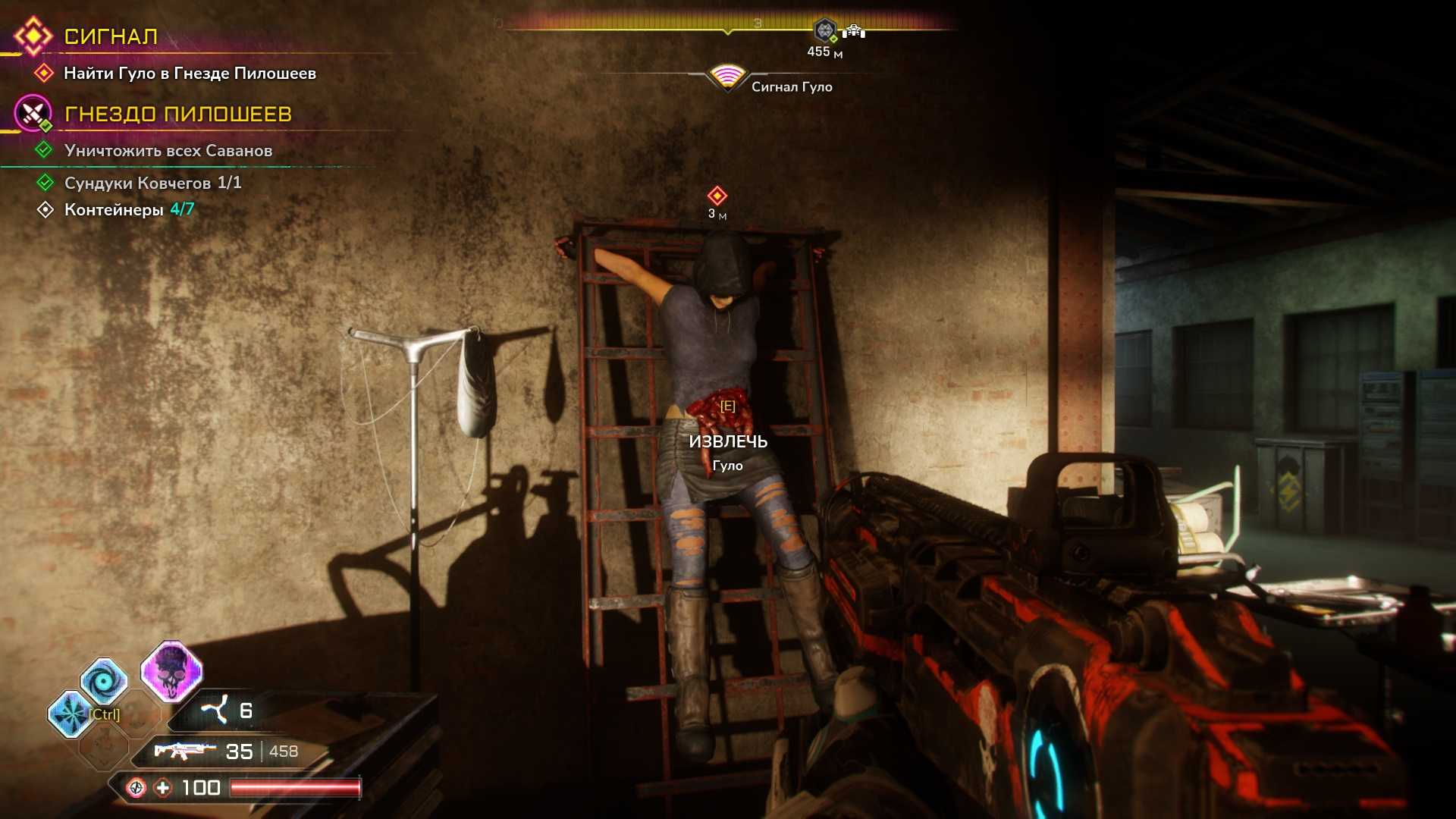Click the pink Сигнал Гуло signal indicator
The width and height of the screenshot is (1456, 819).
(726, 77)
